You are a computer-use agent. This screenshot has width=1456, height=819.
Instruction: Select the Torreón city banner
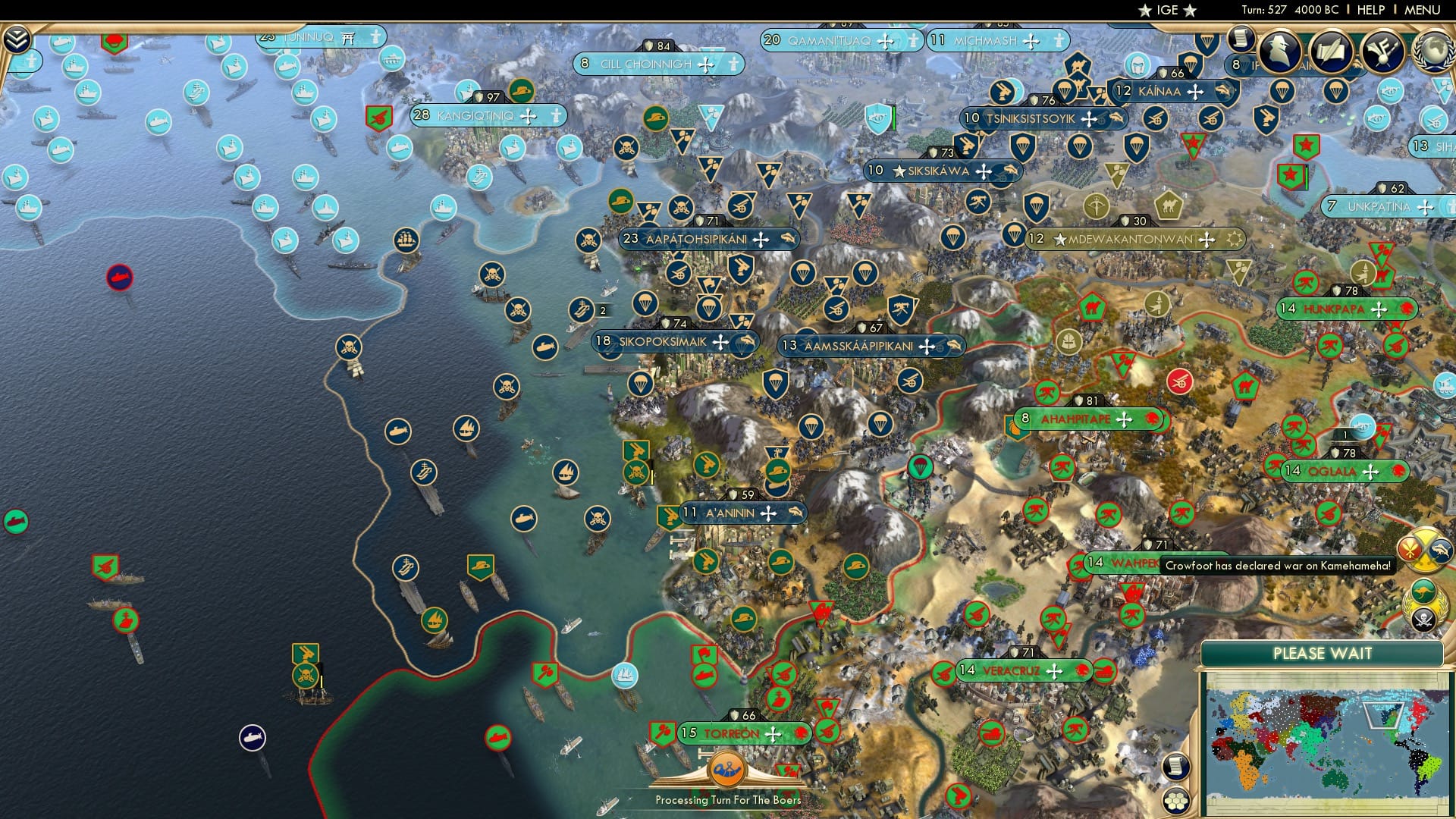(x=730, y=733)
